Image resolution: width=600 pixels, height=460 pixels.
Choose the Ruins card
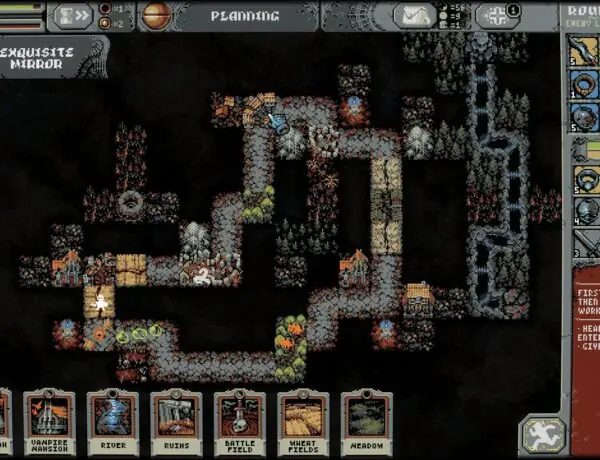[176, 421]
